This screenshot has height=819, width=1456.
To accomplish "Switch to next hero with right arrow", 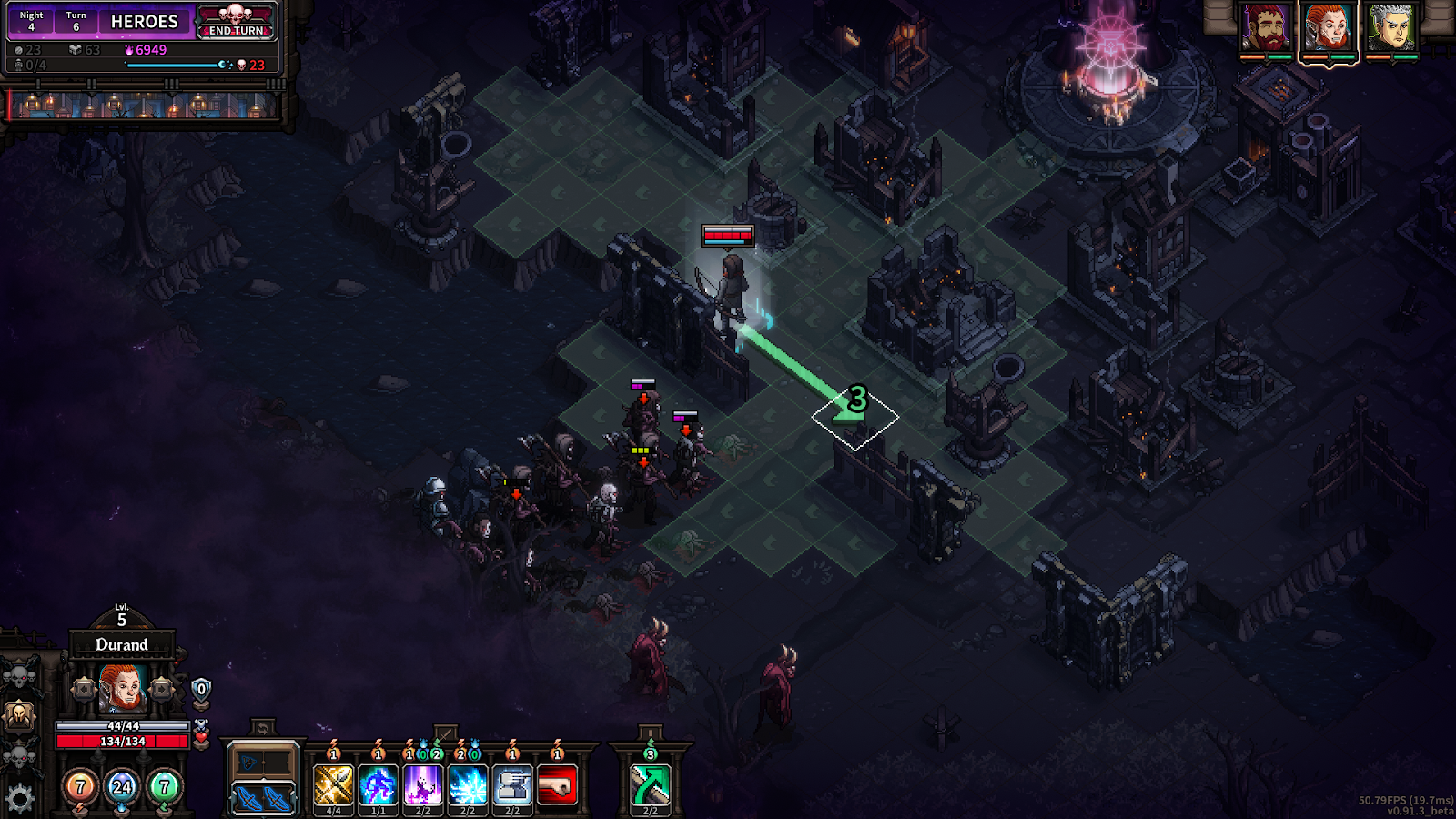I will 161,689.
